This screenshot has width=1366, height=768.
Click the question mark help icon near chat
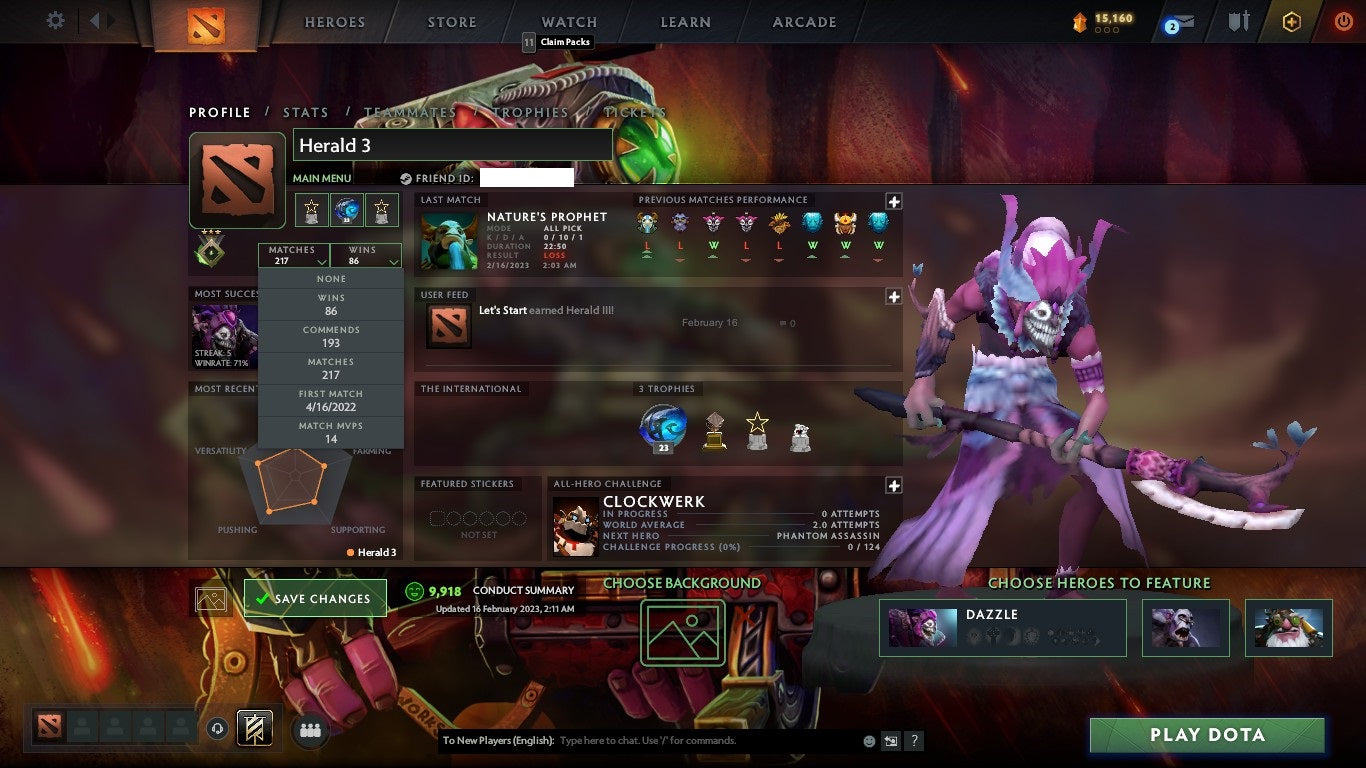(x=914, y=740)
